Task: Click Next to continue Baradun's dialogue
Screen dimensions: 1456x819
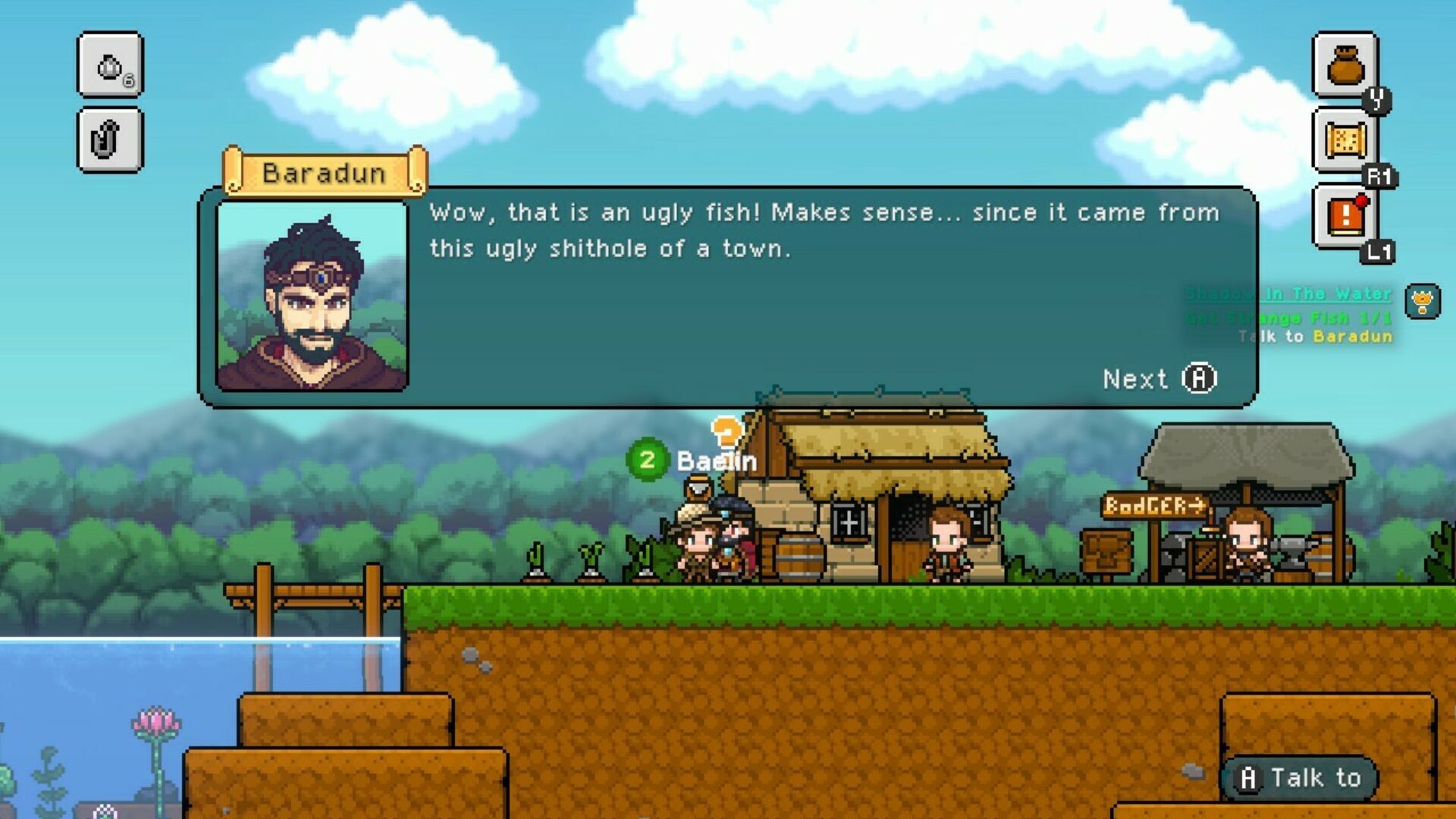Action: point(1159,378)
